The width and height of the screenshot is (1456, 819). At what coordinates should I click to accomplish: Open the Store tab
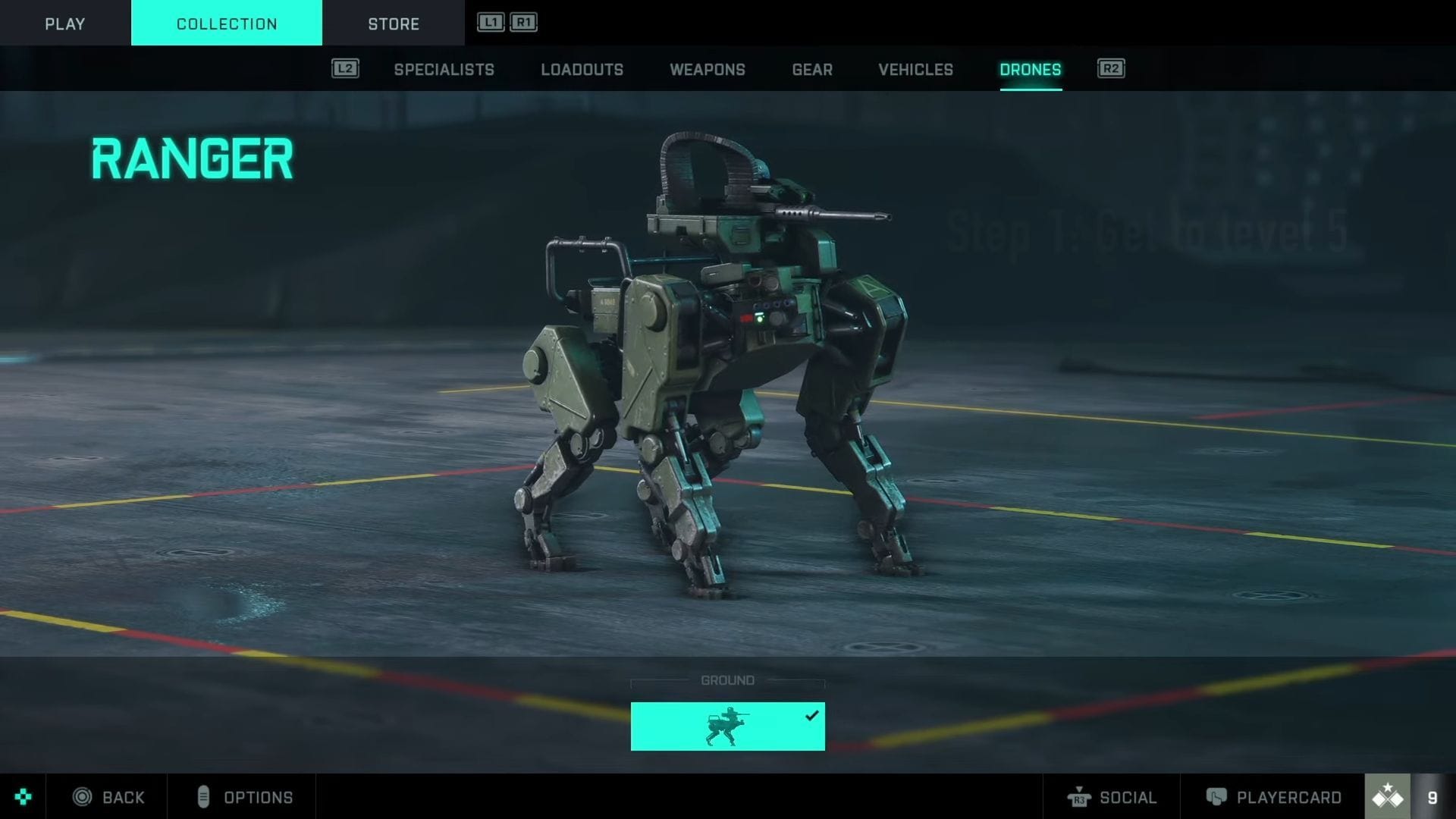(394, 24)
